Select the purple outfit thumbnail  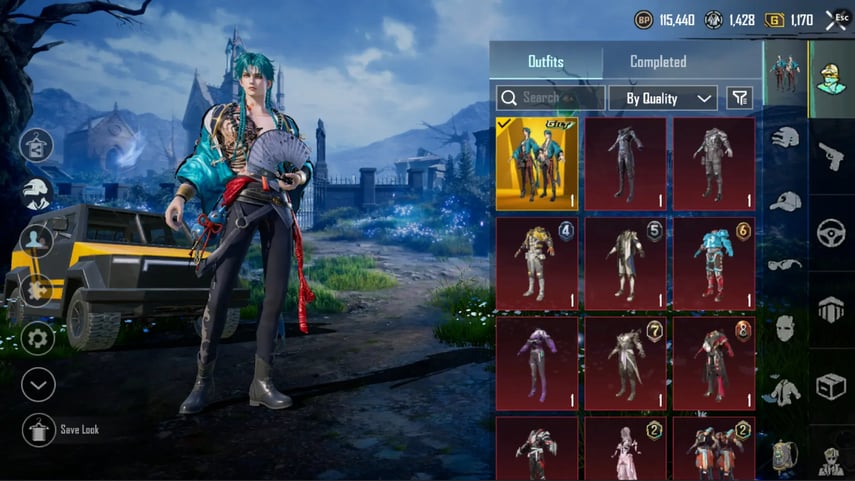click(537, 364)
